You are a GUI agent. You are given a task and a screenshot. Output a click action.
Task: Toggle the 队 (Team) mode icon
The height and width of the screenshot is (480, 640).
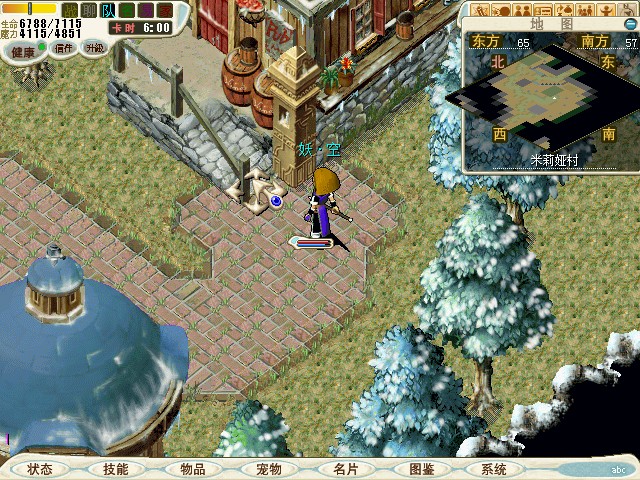tap(107, 10)
